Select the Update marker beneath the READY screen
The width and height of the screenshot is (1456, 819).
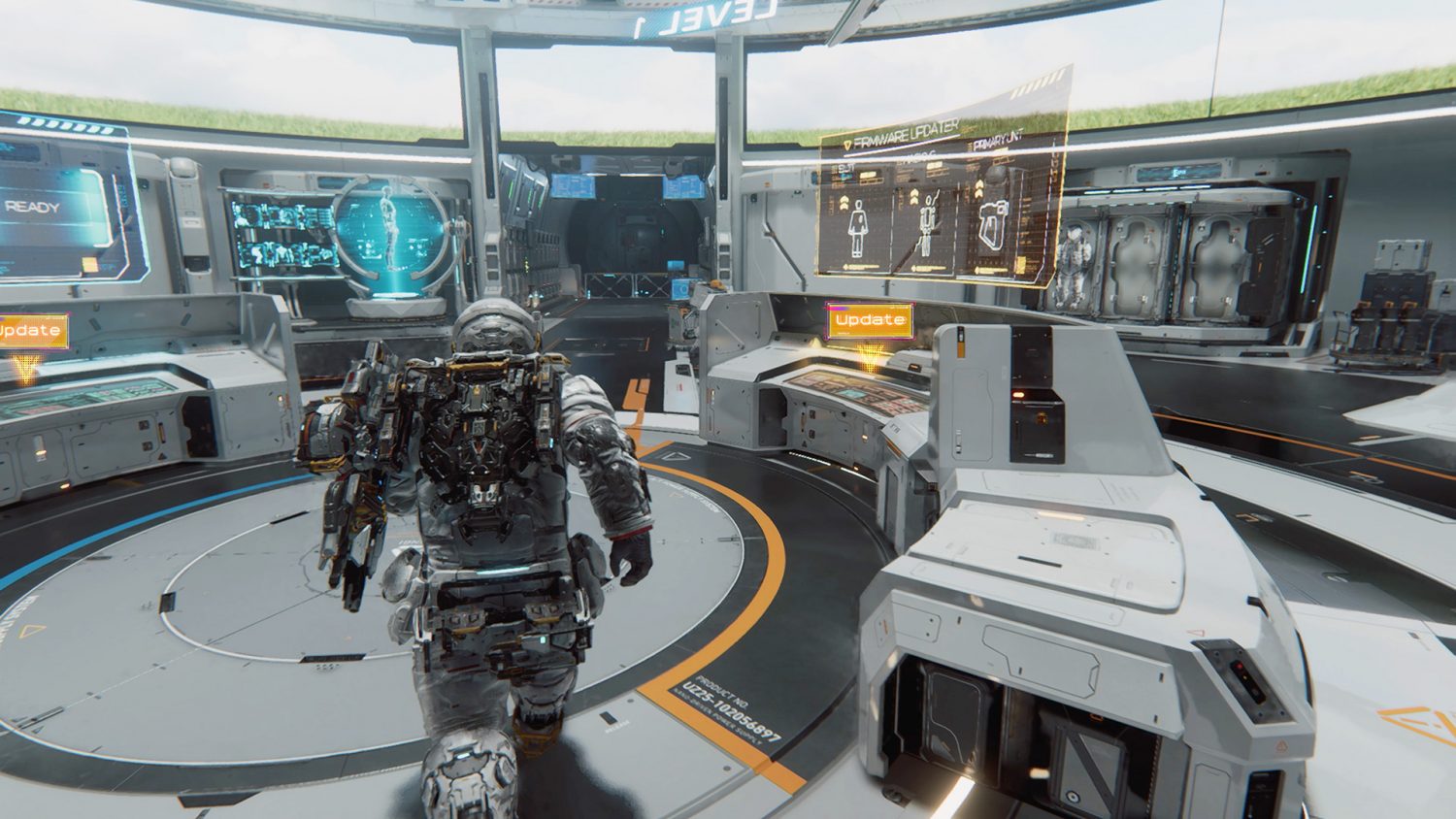click(31, 331)
